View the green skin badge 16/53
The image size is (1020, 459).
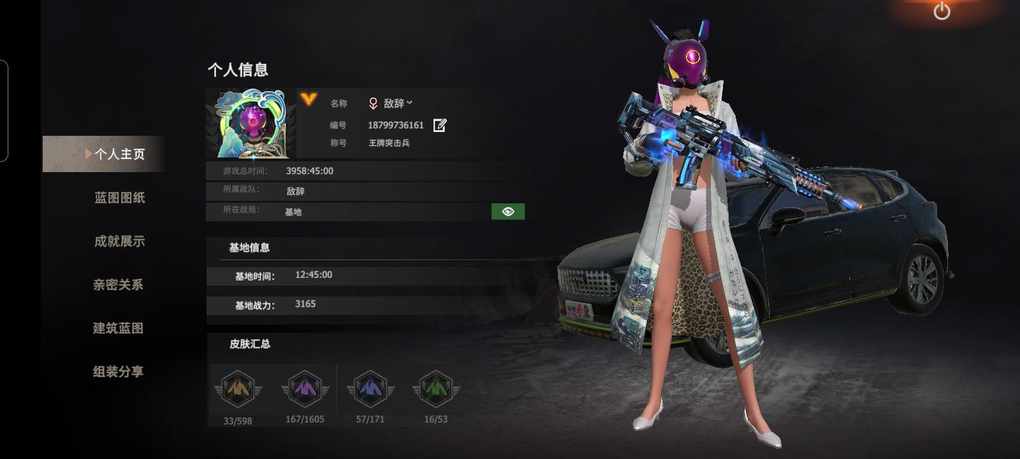433,388
